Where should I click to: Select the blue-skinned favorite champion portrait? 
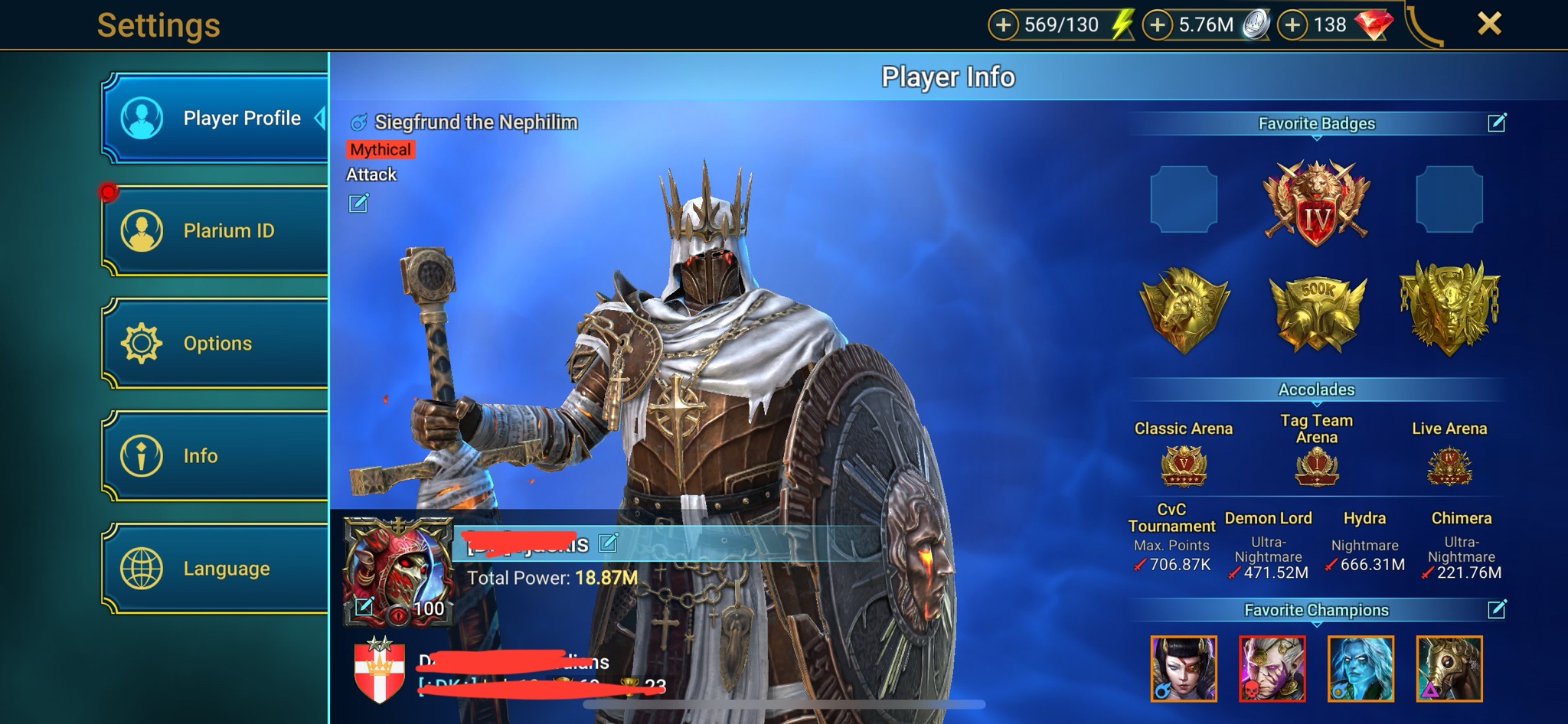pyautogui.click(x=1361, y=668)
